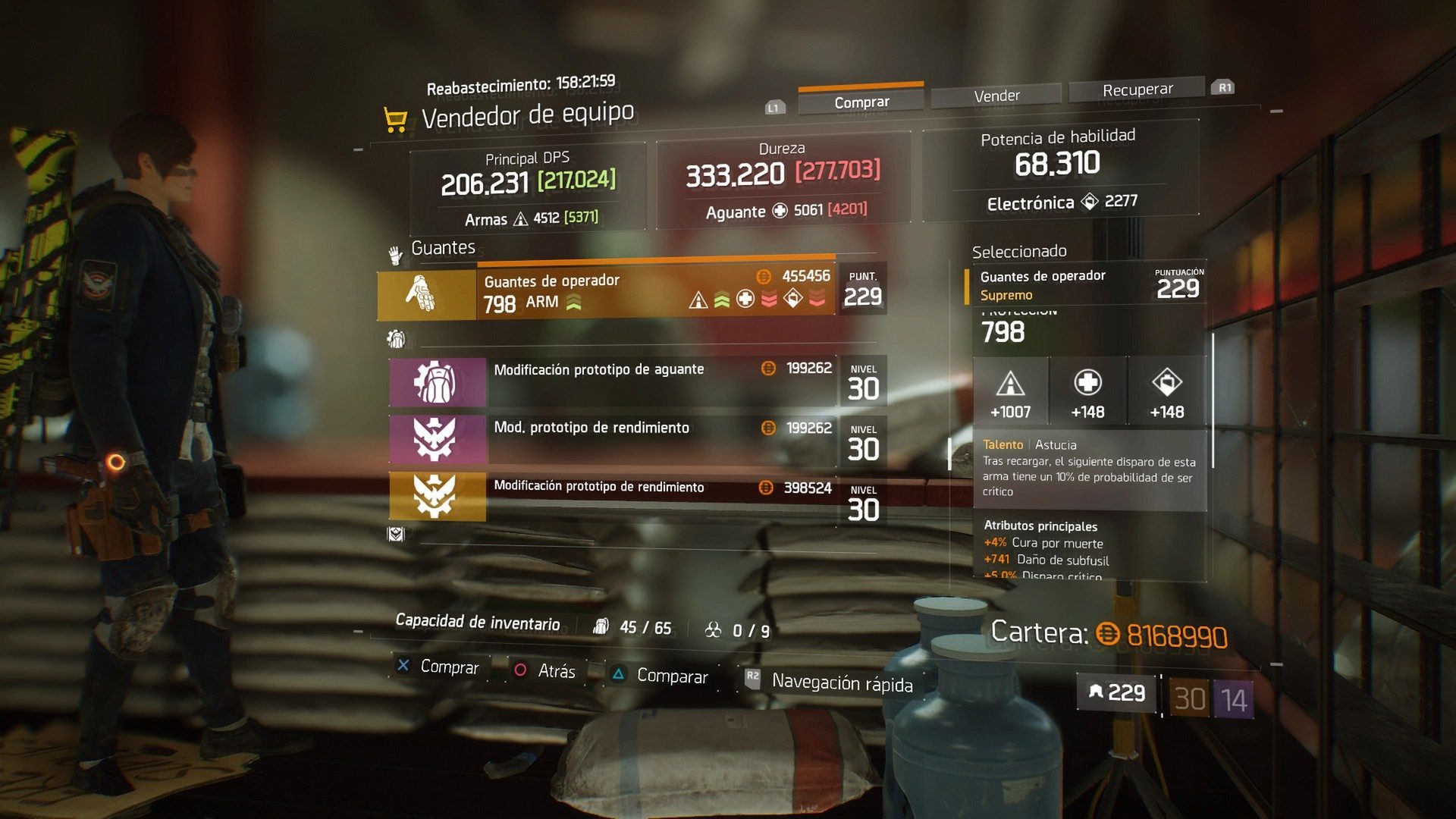The width and height of the screenshot is (1456, 819).
Task: Choose Modificación prototipo de aguante item
Action: coord(613,381)
